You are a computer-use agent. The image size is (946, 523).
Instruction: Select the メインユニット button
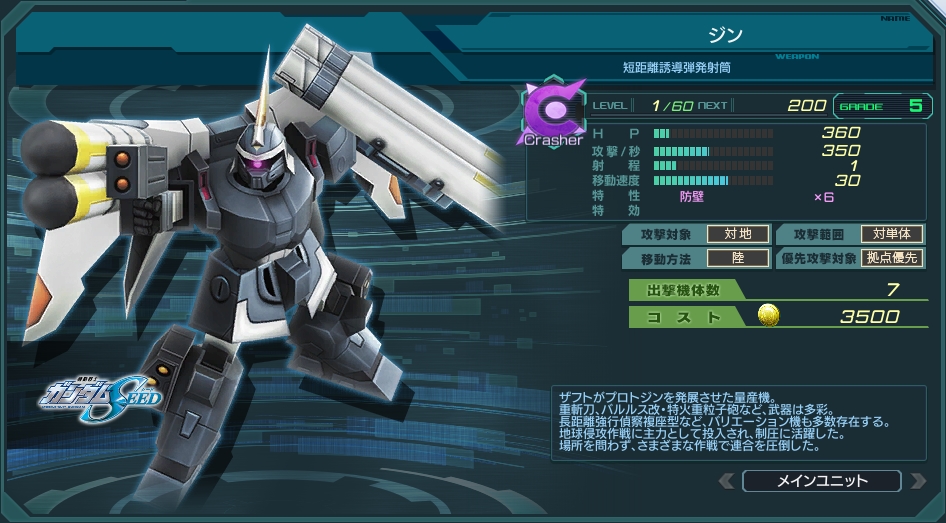coord(821,481)
